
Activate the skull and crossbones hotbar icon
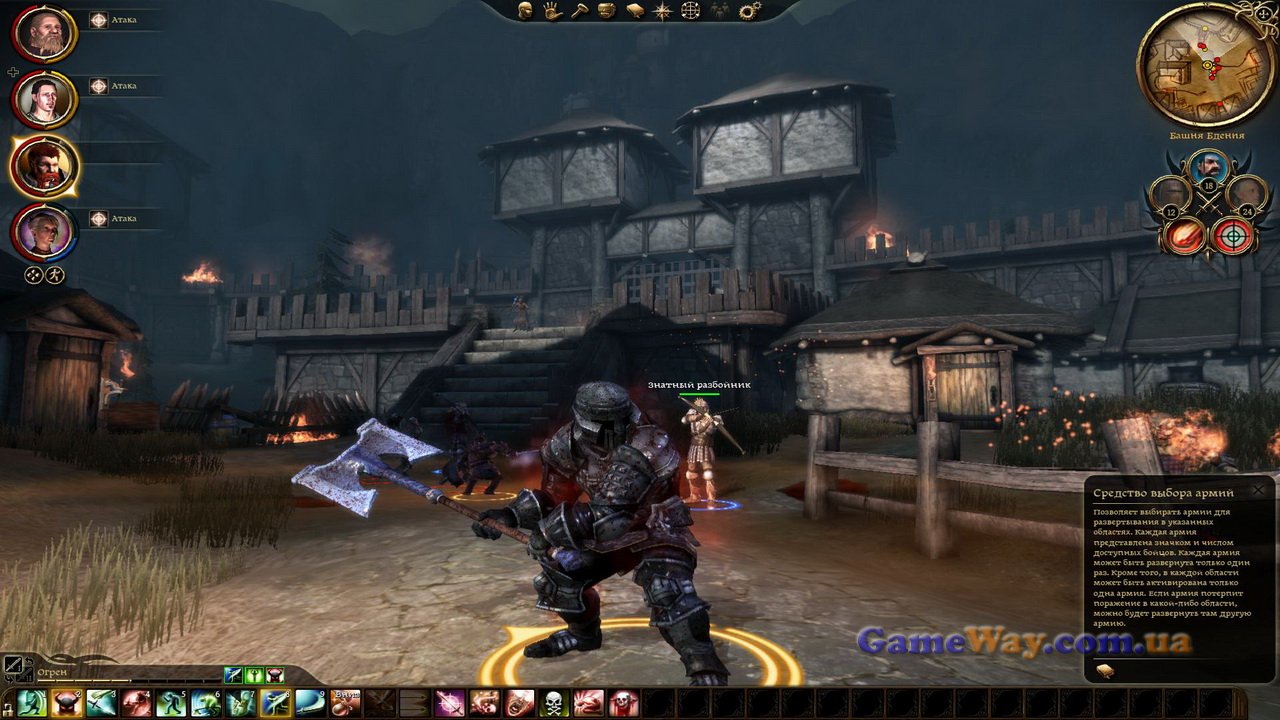click(x=554, y=702)
